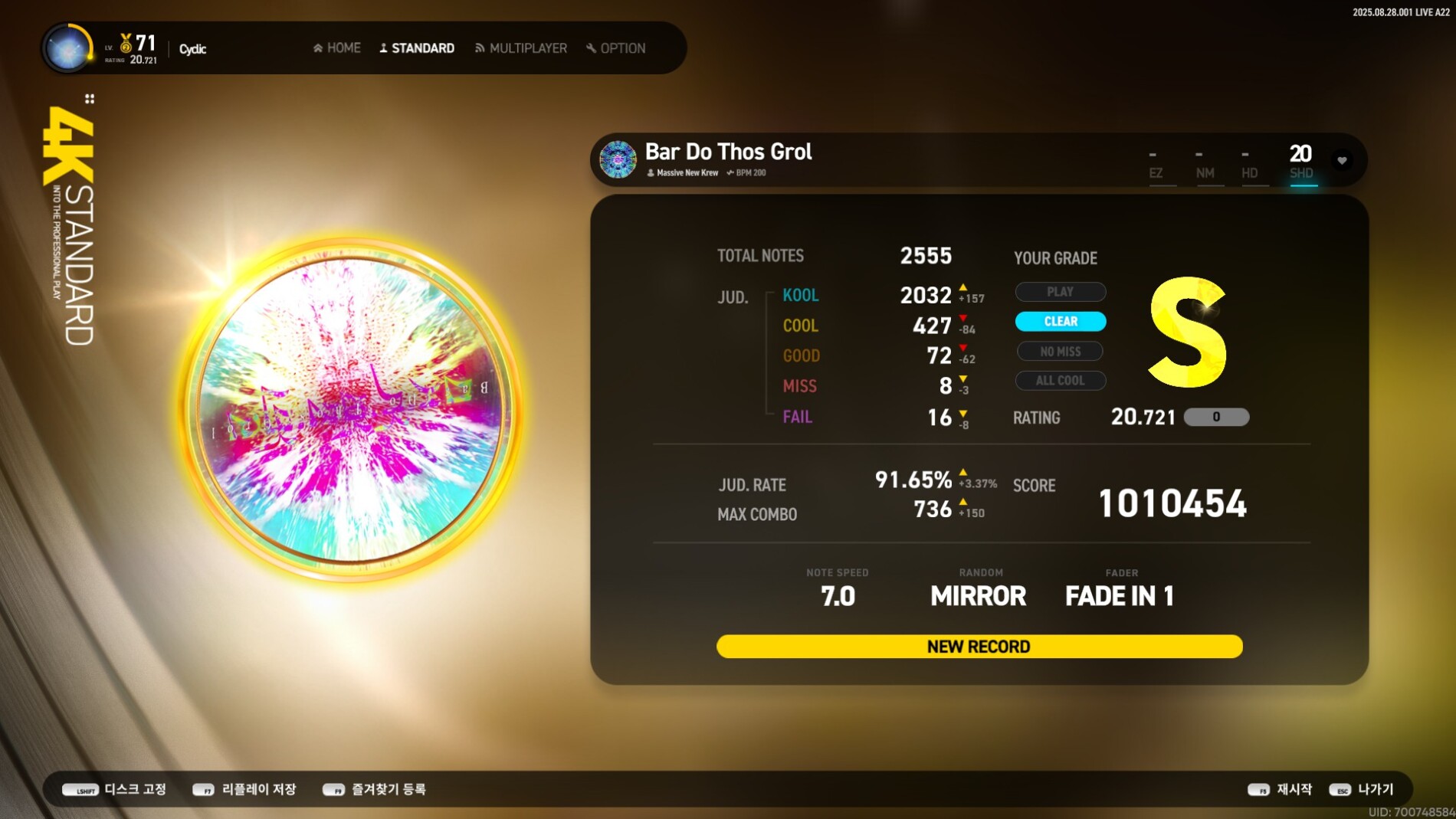This screenshot has height=819, width=1456.
Task: Add to favorites with 즐겨찾기 등록
Action: coord(374,789)
